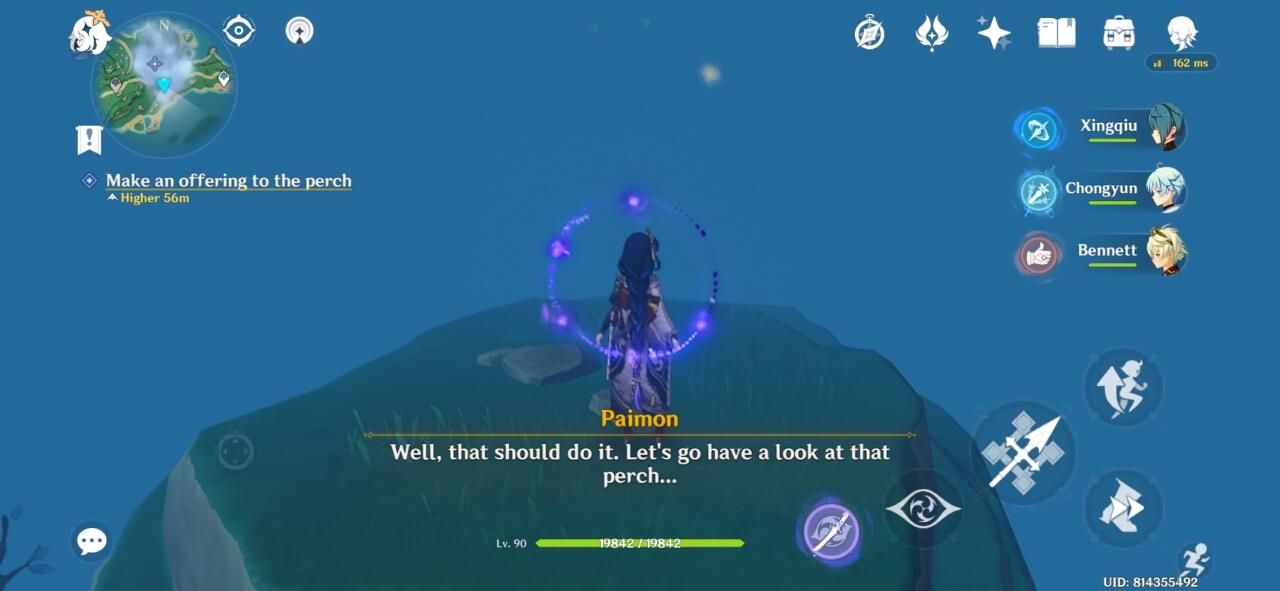Open the compass Adventurer Handbook icon
The image size is (1280, 591).
(869, 33)
